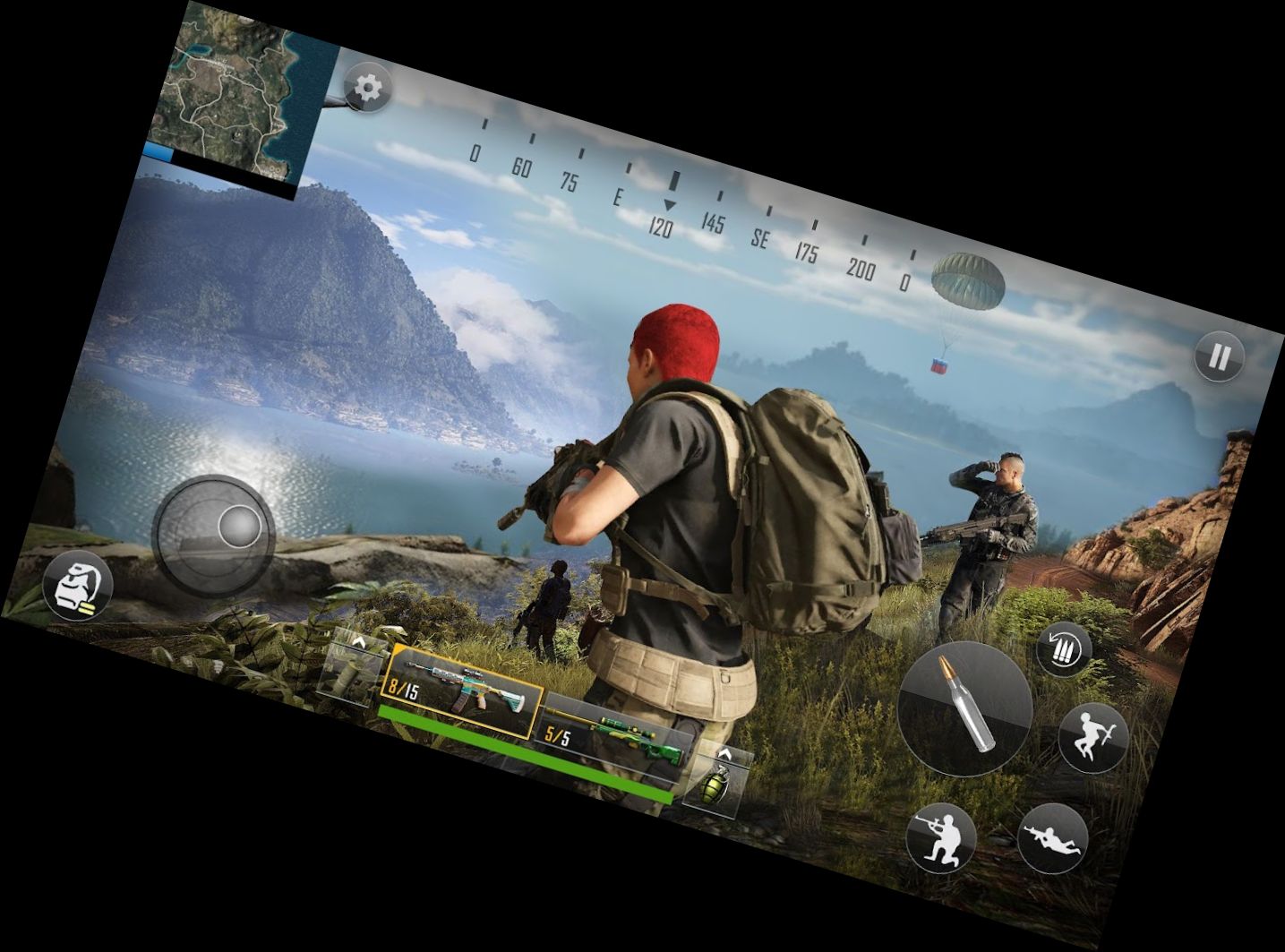Pause the match
The image size is (1285, 952).
[1218, 356]
